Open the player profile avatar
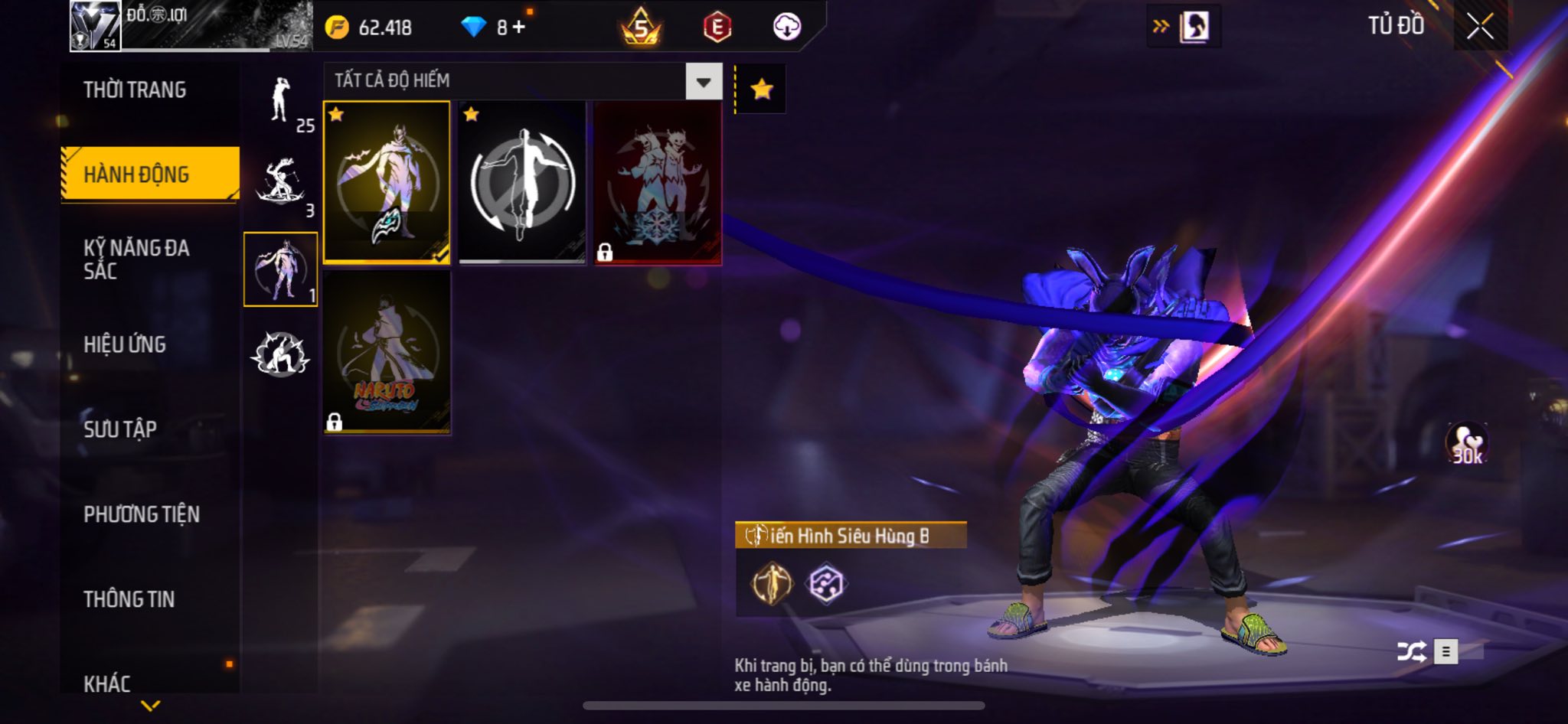The image size is (1568, 724). (x=95, y=26)
